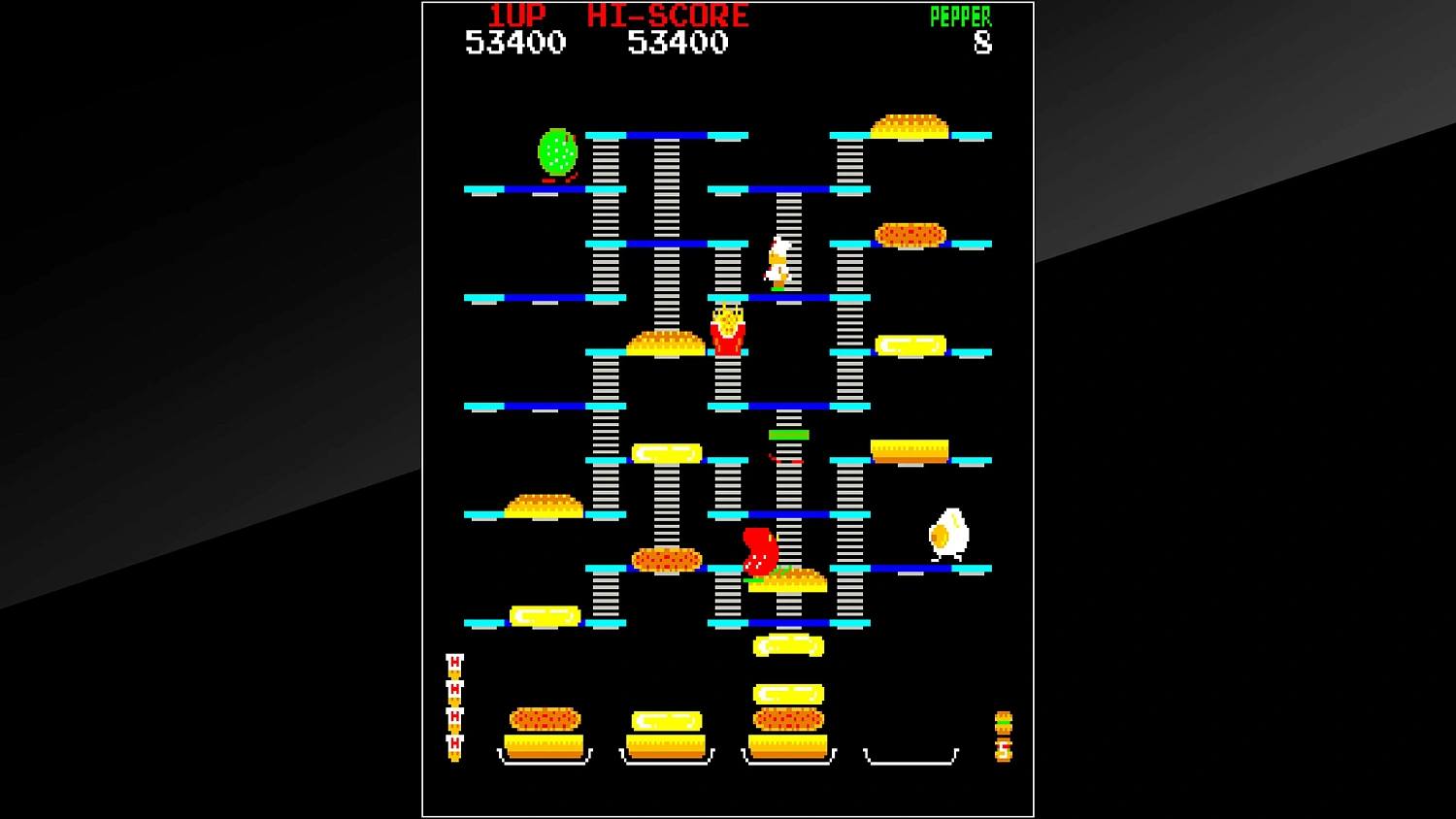Select the fried egg enemy on right
Viewport: 1456px width, 819px height.
coord(946,532)
